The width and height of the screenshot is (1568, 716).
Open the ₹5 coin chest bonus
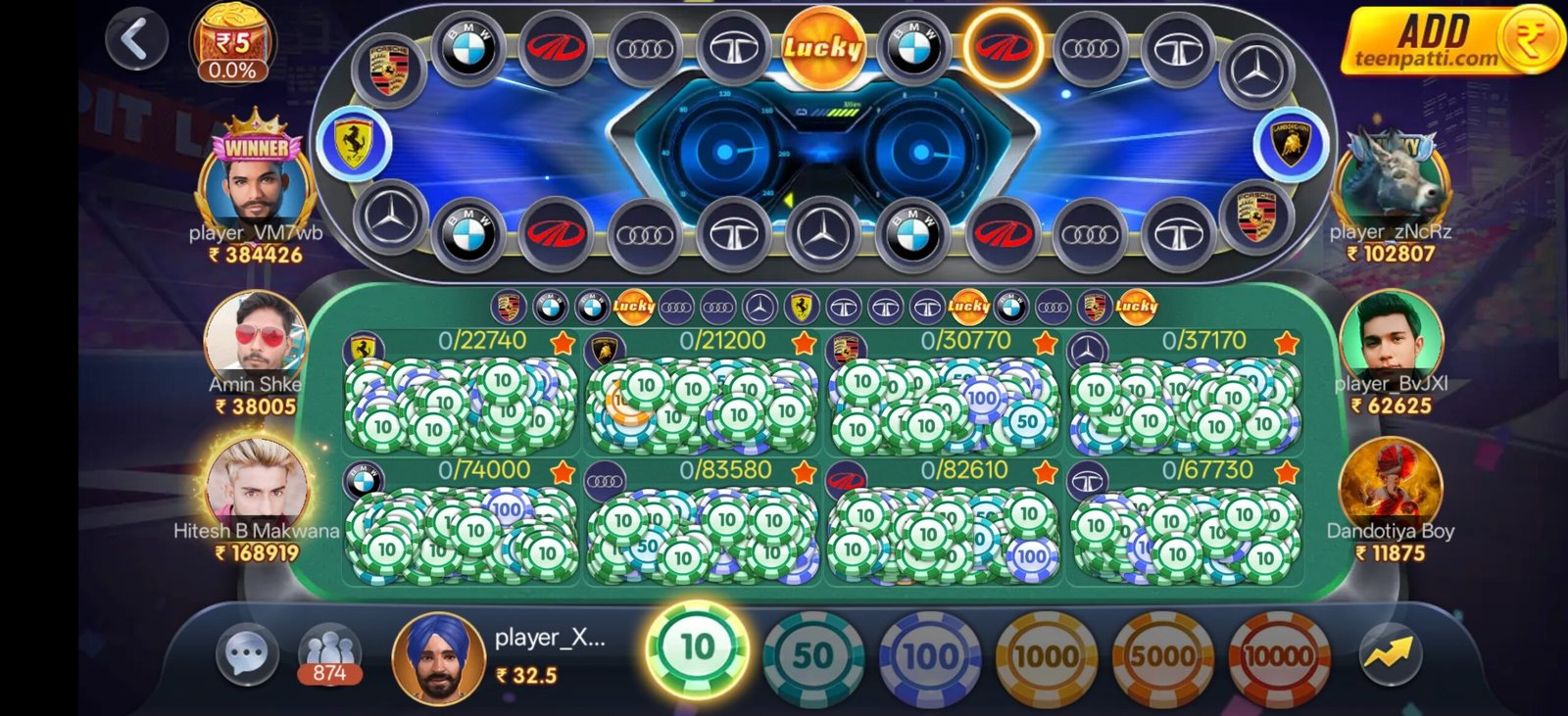232,45
